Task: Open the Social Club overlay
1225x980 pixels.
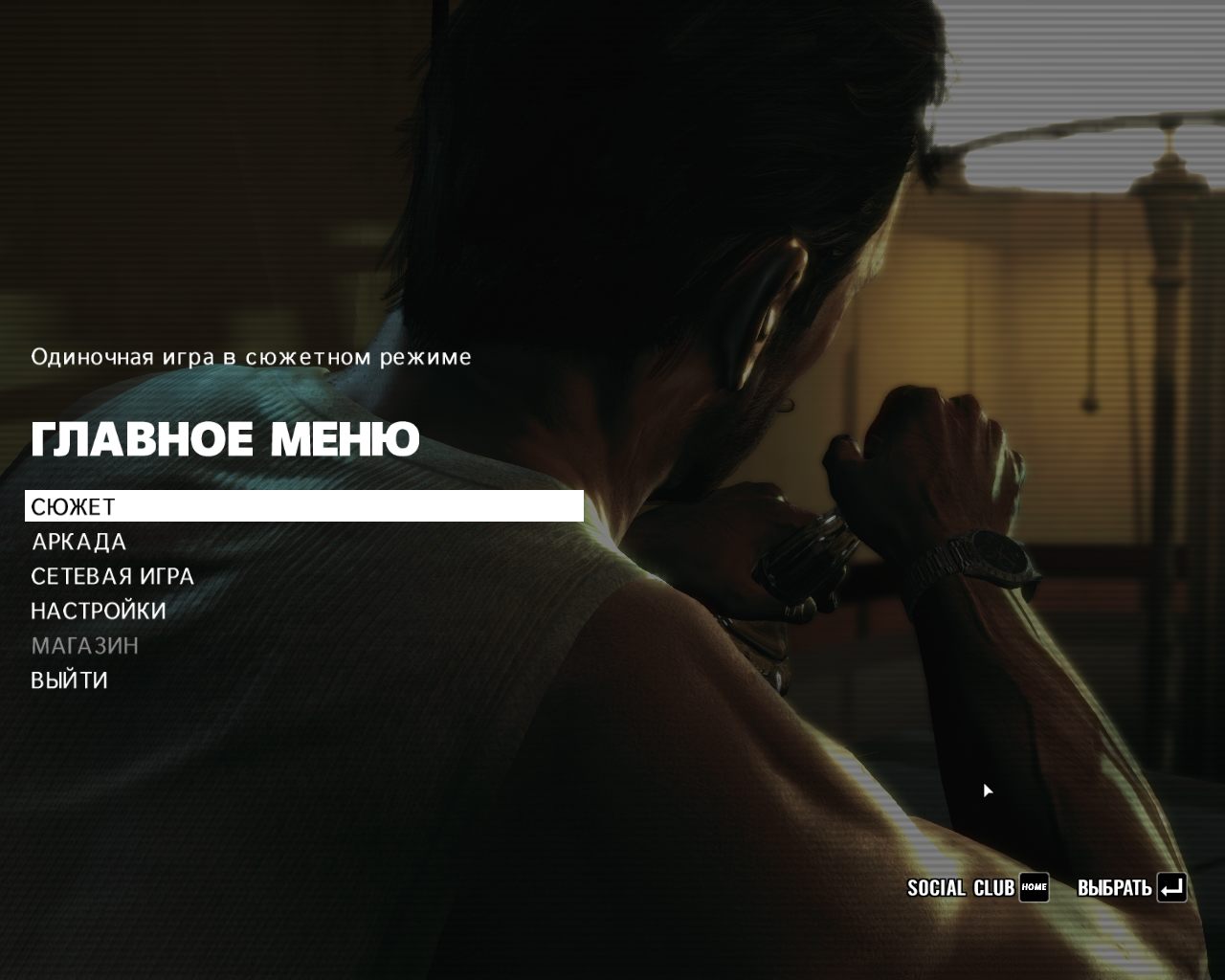Action: click(977, 888)
